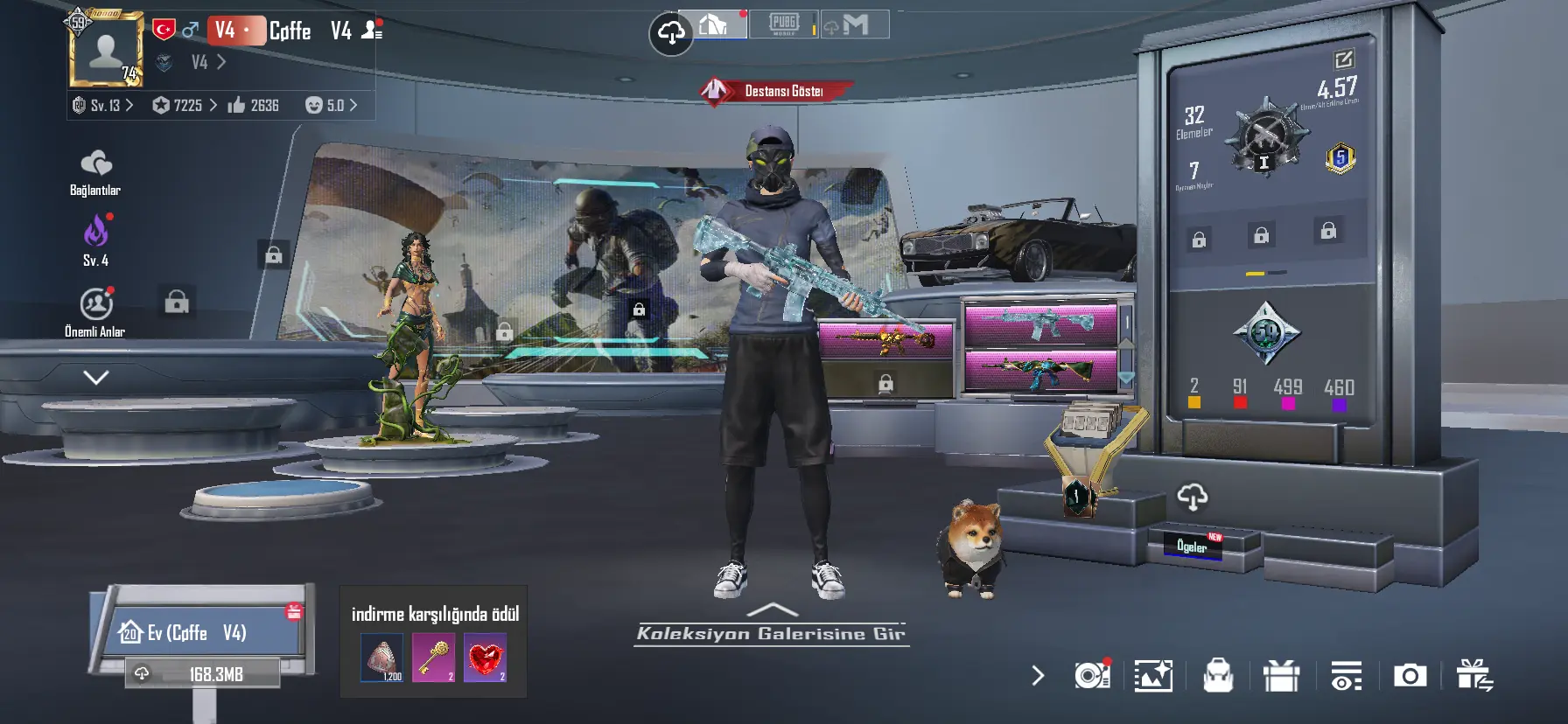View the 7225 popularity stat

pyautogui.click(x=184, y=106)
